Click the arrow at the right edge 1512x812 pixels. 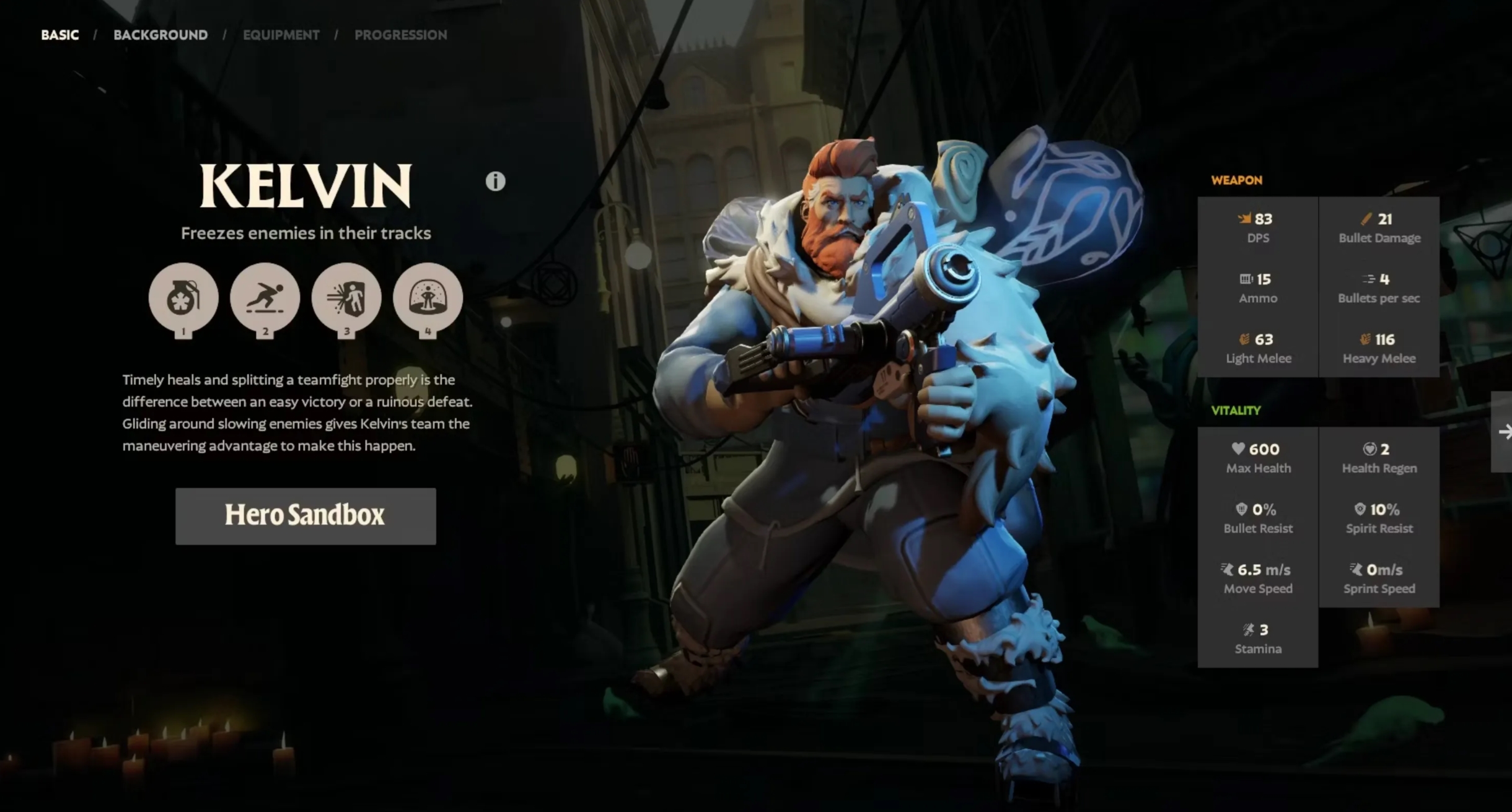click(1504, 432)
